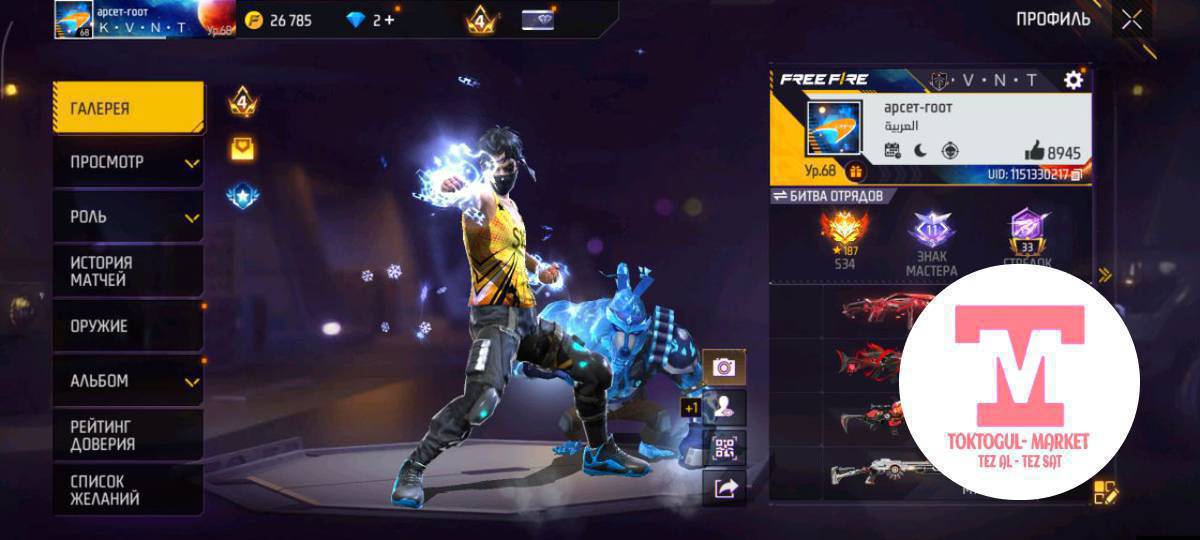The image size is (1200, 540).
Task: Like the profile with the thumbs-up
Action: tap(1034, 152)
